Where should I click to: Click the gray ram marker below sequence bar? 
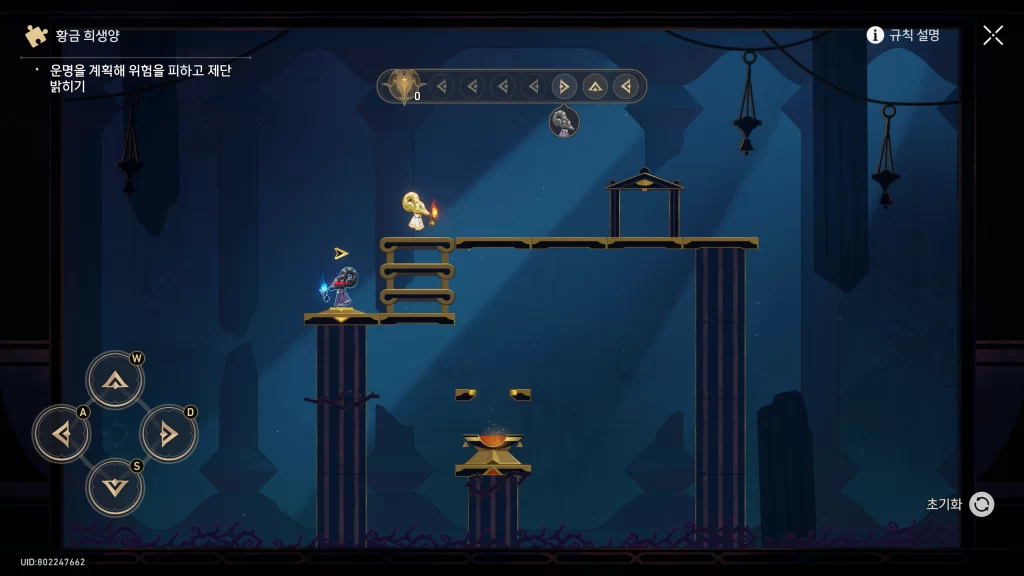pos(564,122)
